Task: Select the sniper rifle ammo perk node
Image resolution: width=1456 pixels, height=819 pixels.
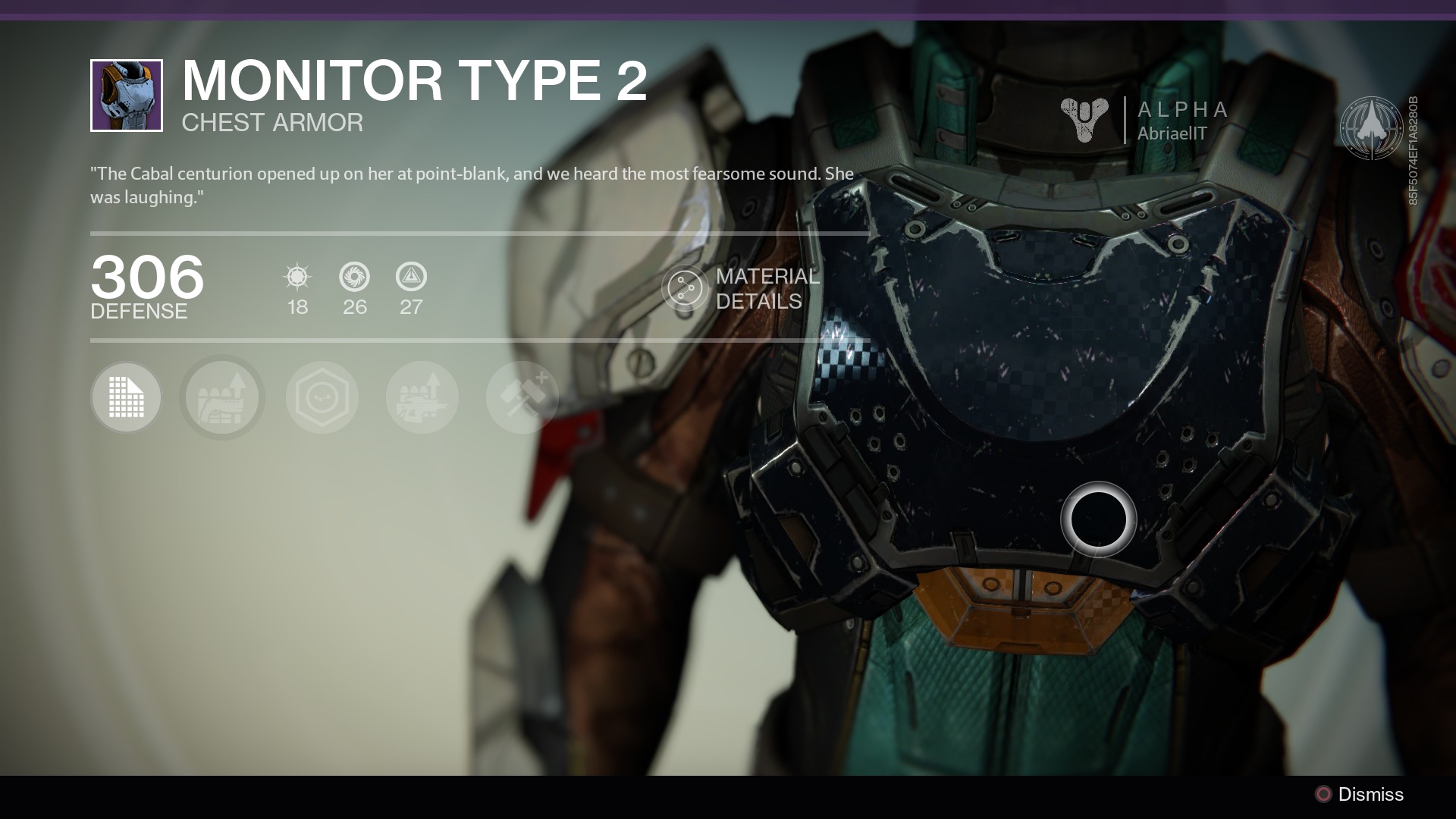Action: 422,397
